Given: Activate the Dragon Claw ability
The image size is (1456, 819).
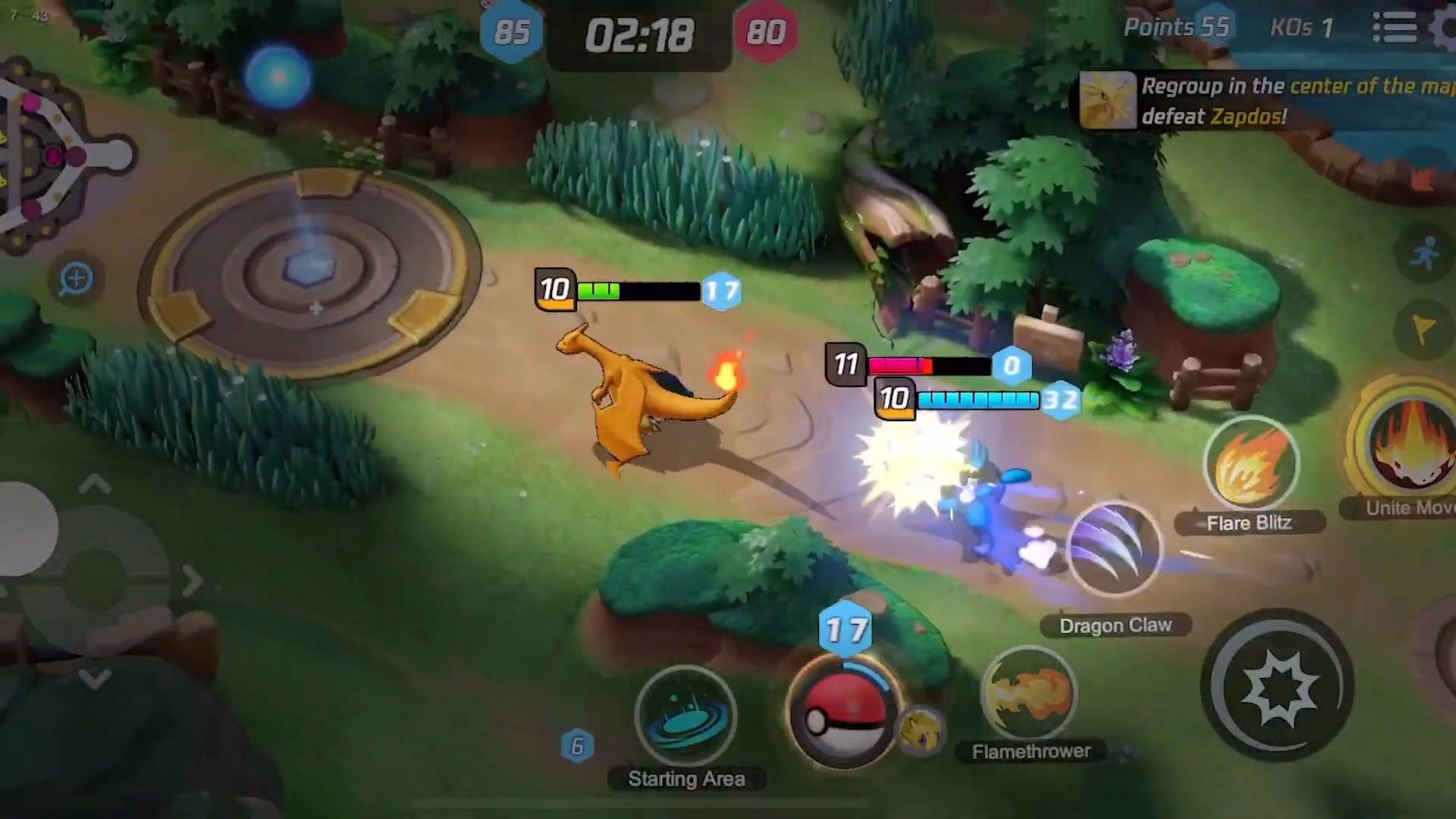Looking at the screenshot, I should (1113, 550).
